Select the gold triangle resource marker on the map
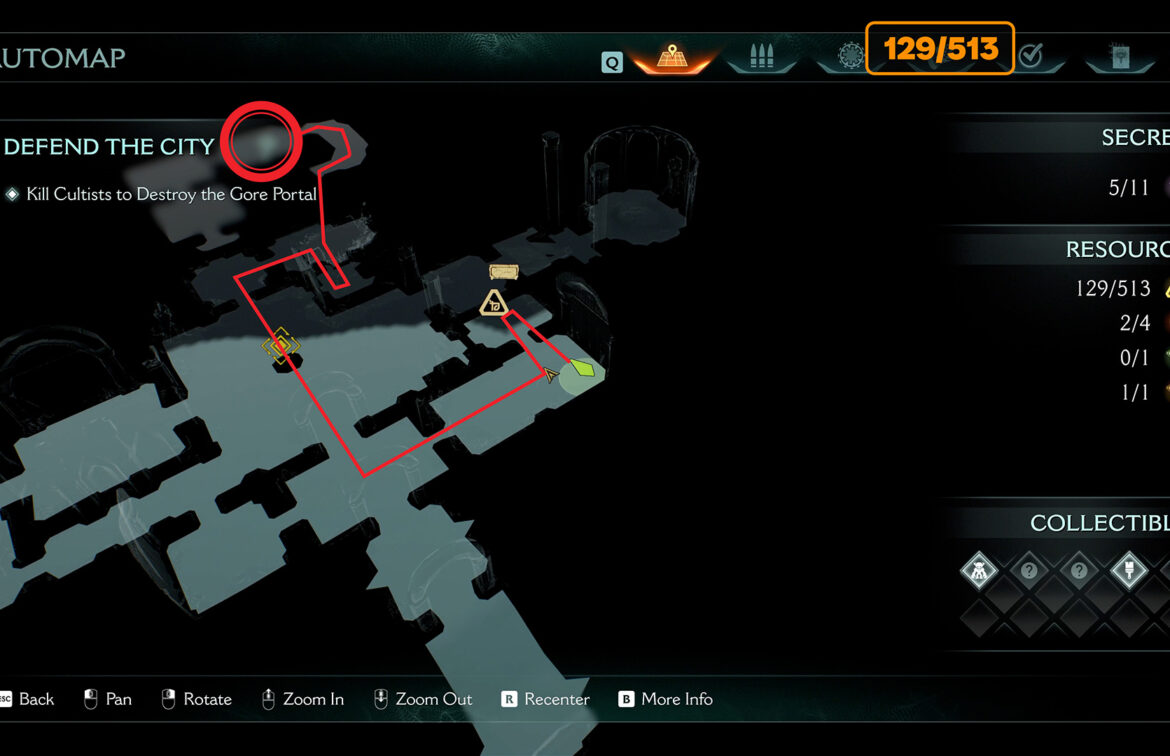The height and width of the screenshot is (756, 1170). click(x=492, y=303)
